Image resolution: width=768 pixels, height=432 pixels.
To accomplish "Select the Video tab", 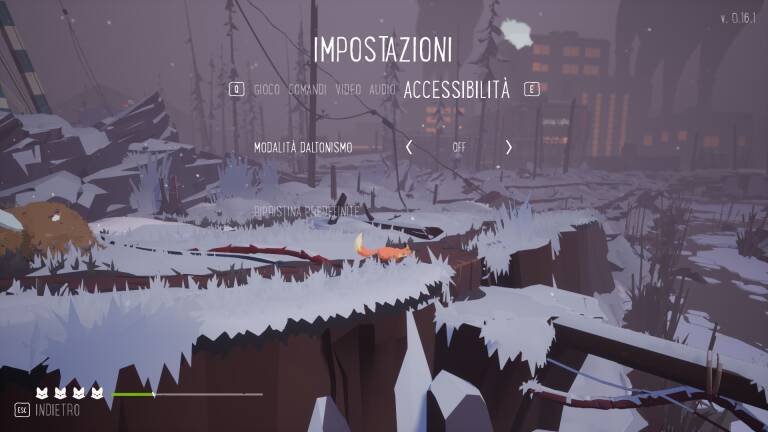I will (348, 90).
